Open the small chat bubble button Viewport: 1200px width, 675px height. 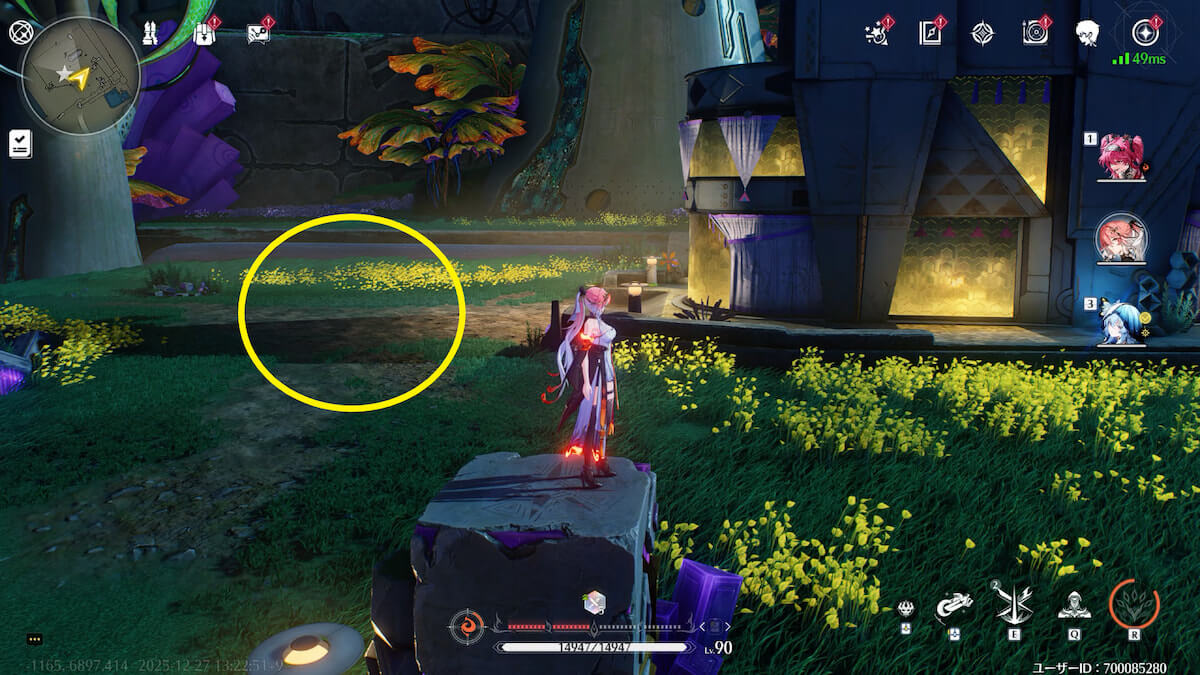coord(35,639)
